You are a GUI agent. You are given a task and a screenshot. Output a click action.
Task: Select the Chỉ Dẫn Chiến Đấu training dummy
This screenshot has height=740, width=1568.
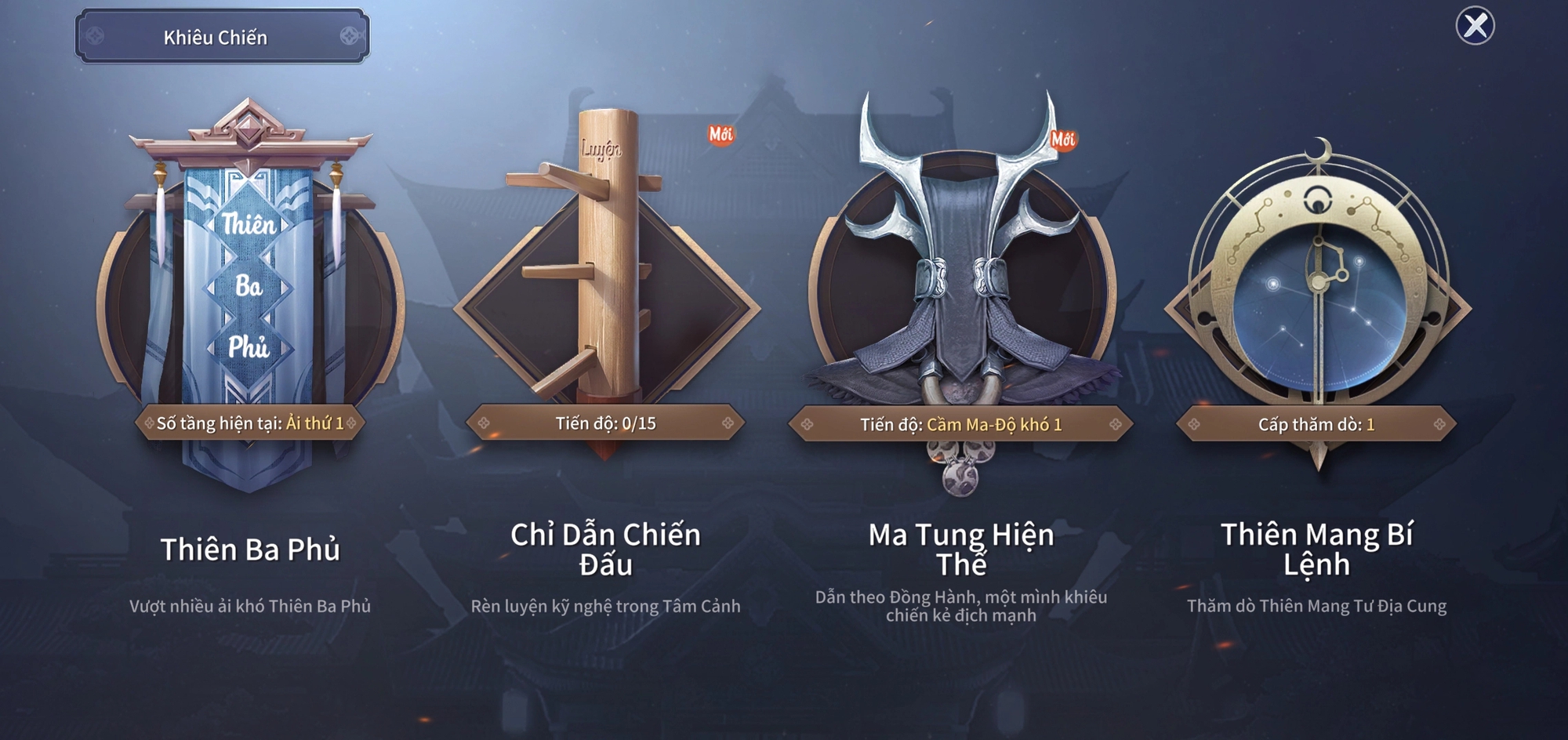point(606,274)
